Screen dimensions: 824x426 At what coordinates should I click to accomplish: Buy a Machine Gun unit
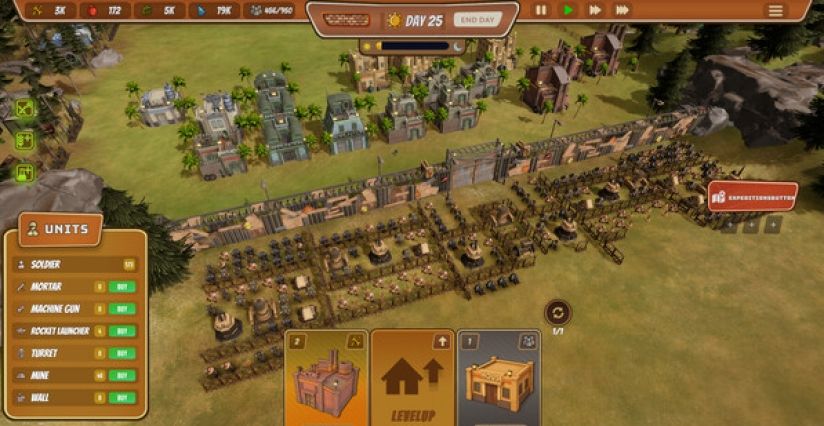121,309
